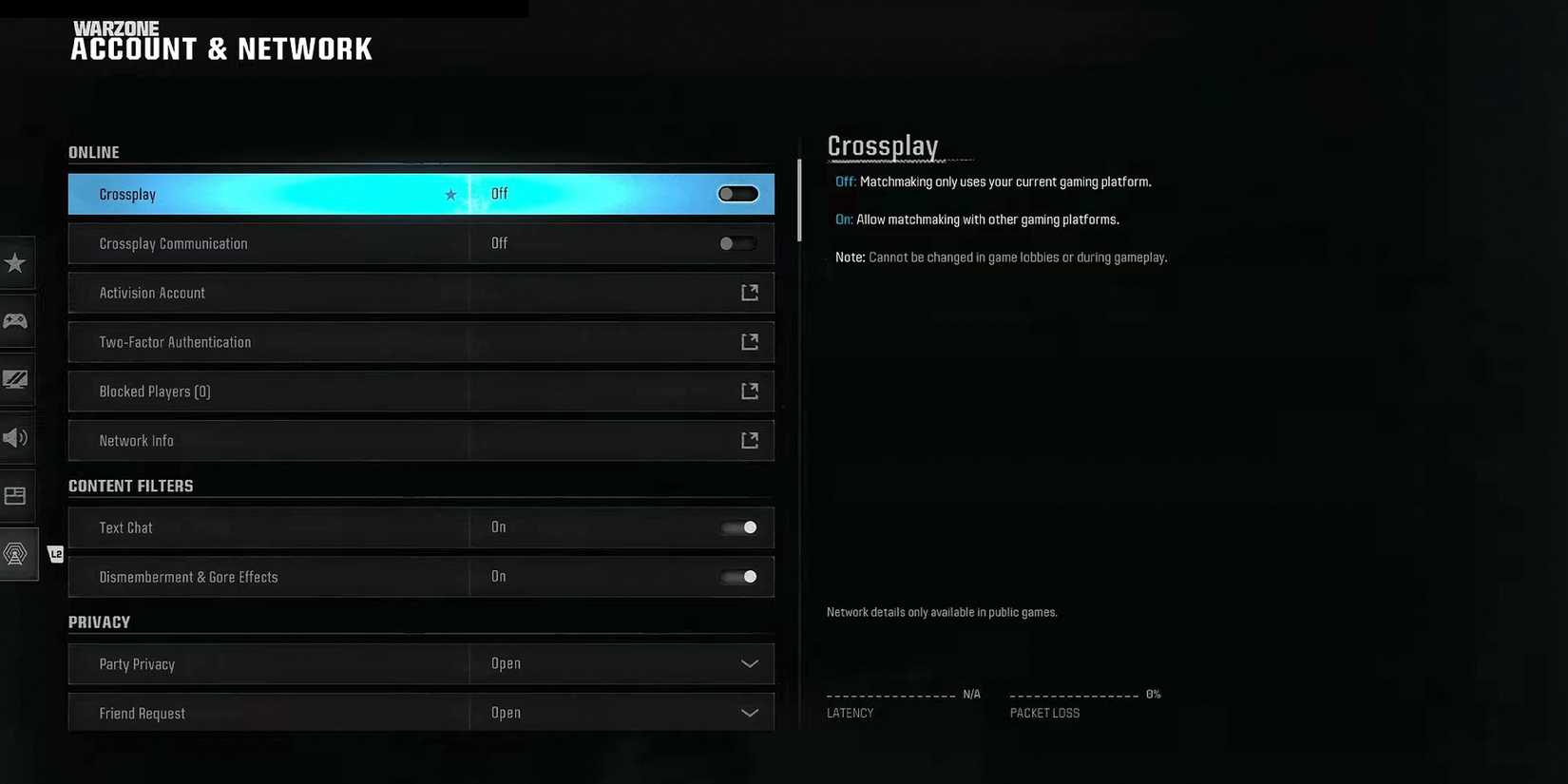Turn on Crossplay Communication
Image resolution: width=1568 pixels, height=784 pixels.
pyautogui.click(x=736, y=243)
